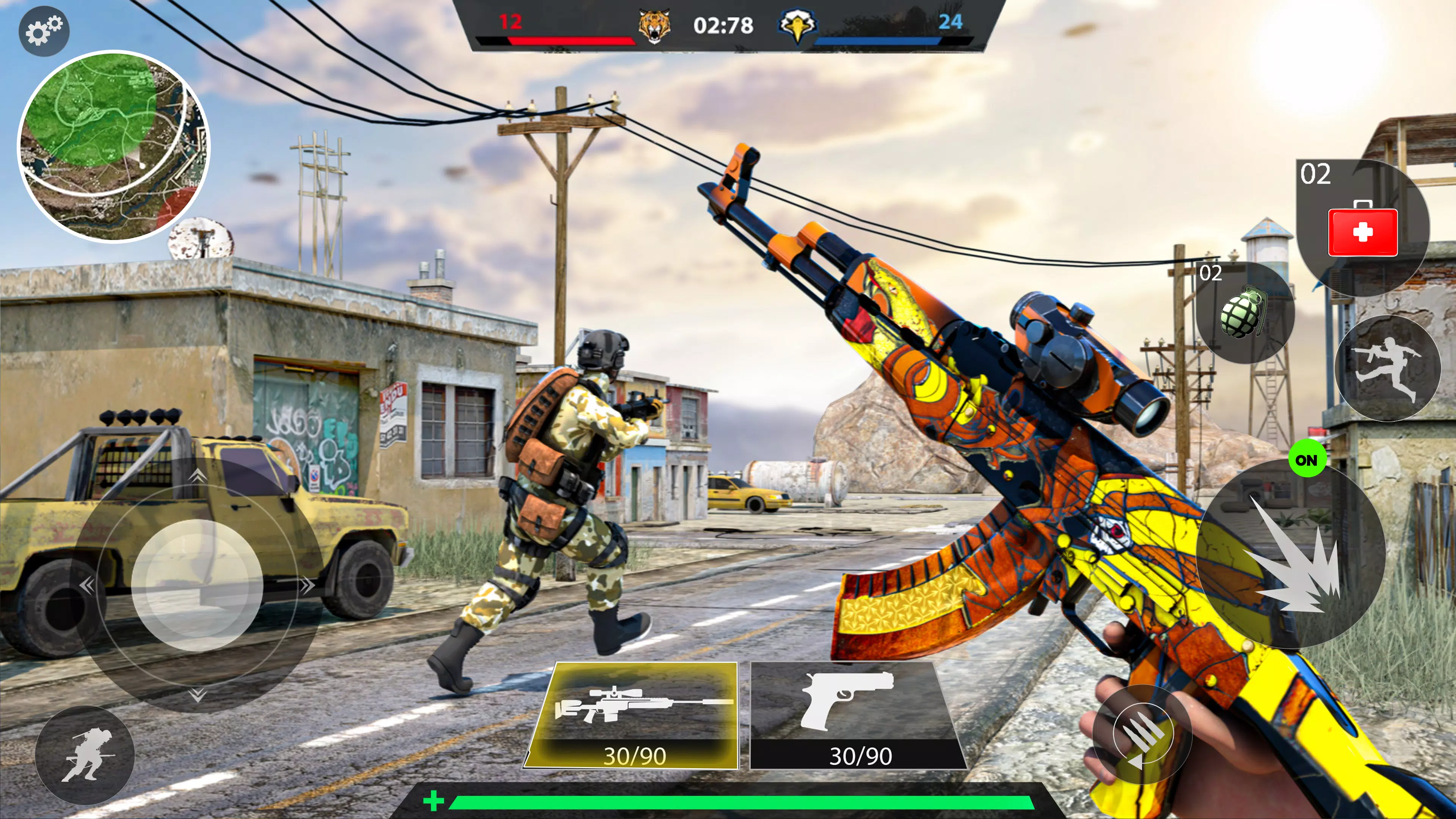Image resolution: width=1456 pixels, height=819 pixels.
Task: Tap the crouch button with kneeling soldier
Action: 85,755
